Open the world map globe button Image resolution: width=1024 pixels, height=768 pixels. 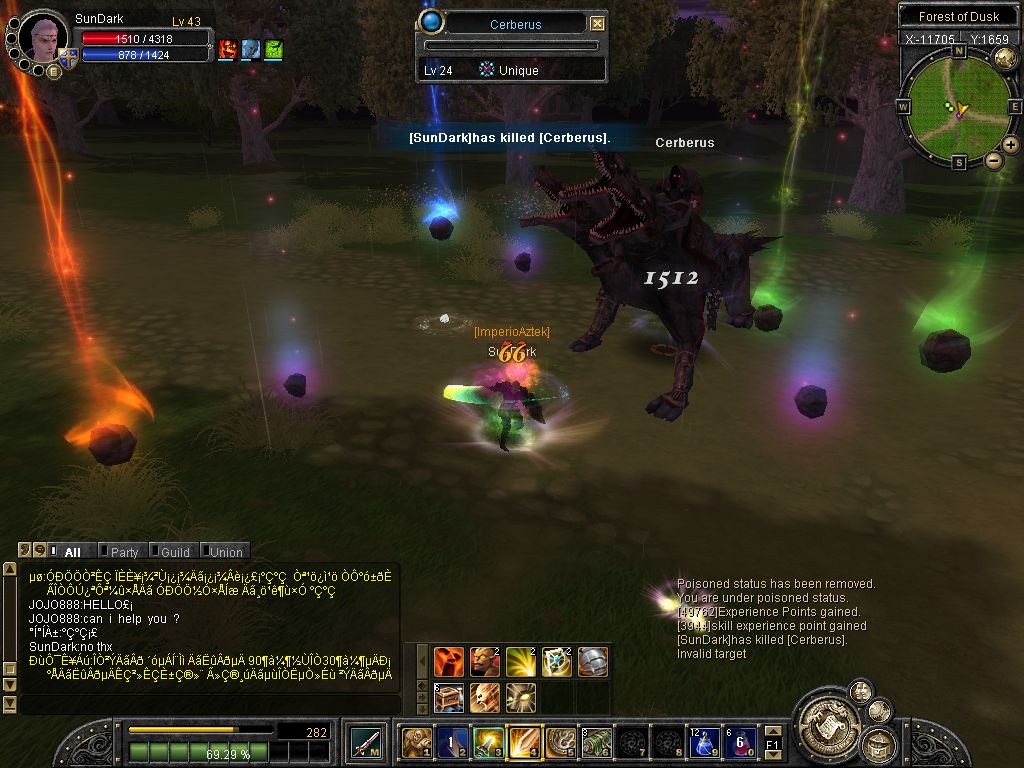pyautogui.click(x=1005, y=59)
